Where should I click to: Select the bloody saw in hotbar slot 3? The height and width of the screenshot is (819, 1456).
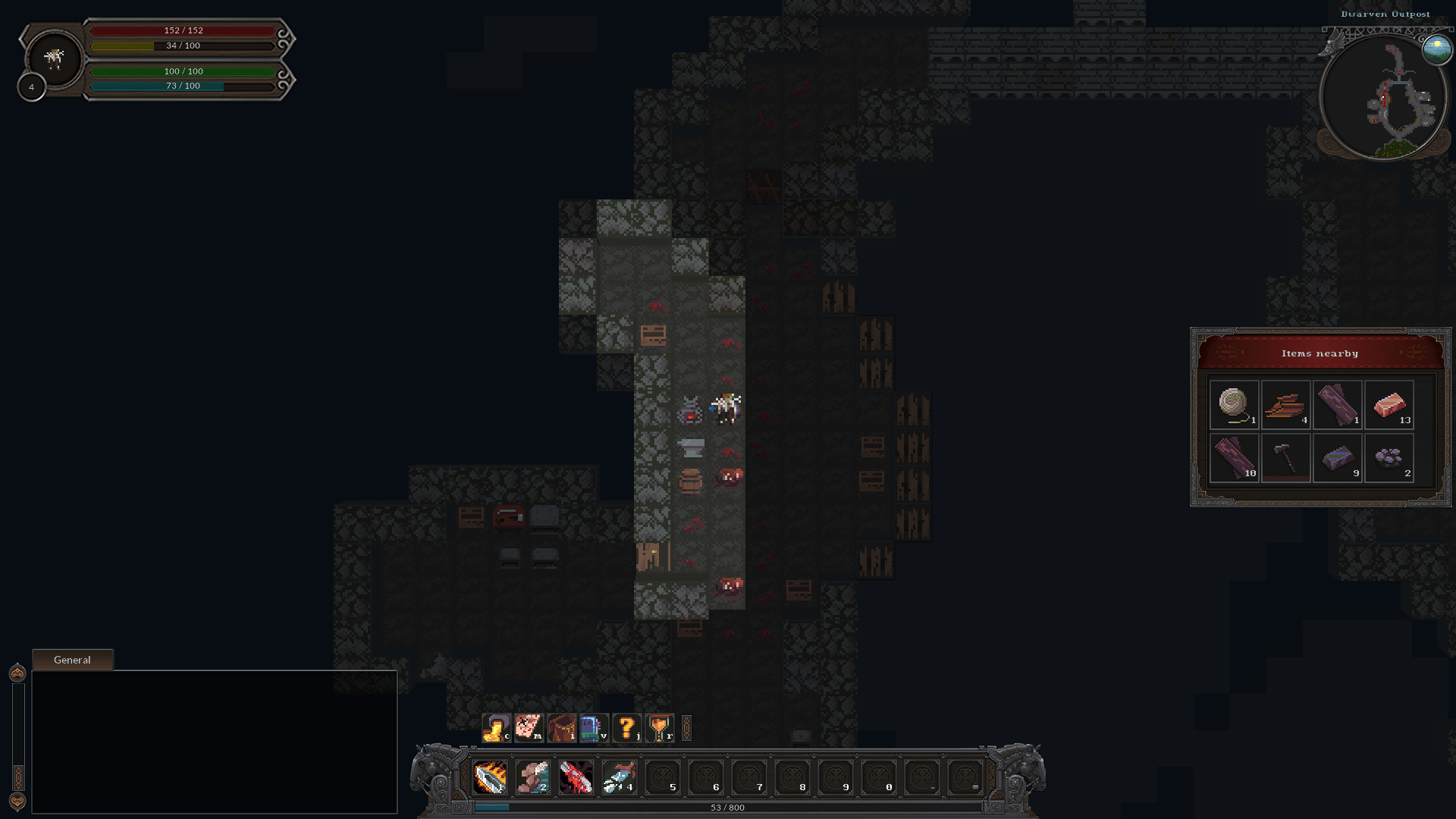(x=576, y=777)
